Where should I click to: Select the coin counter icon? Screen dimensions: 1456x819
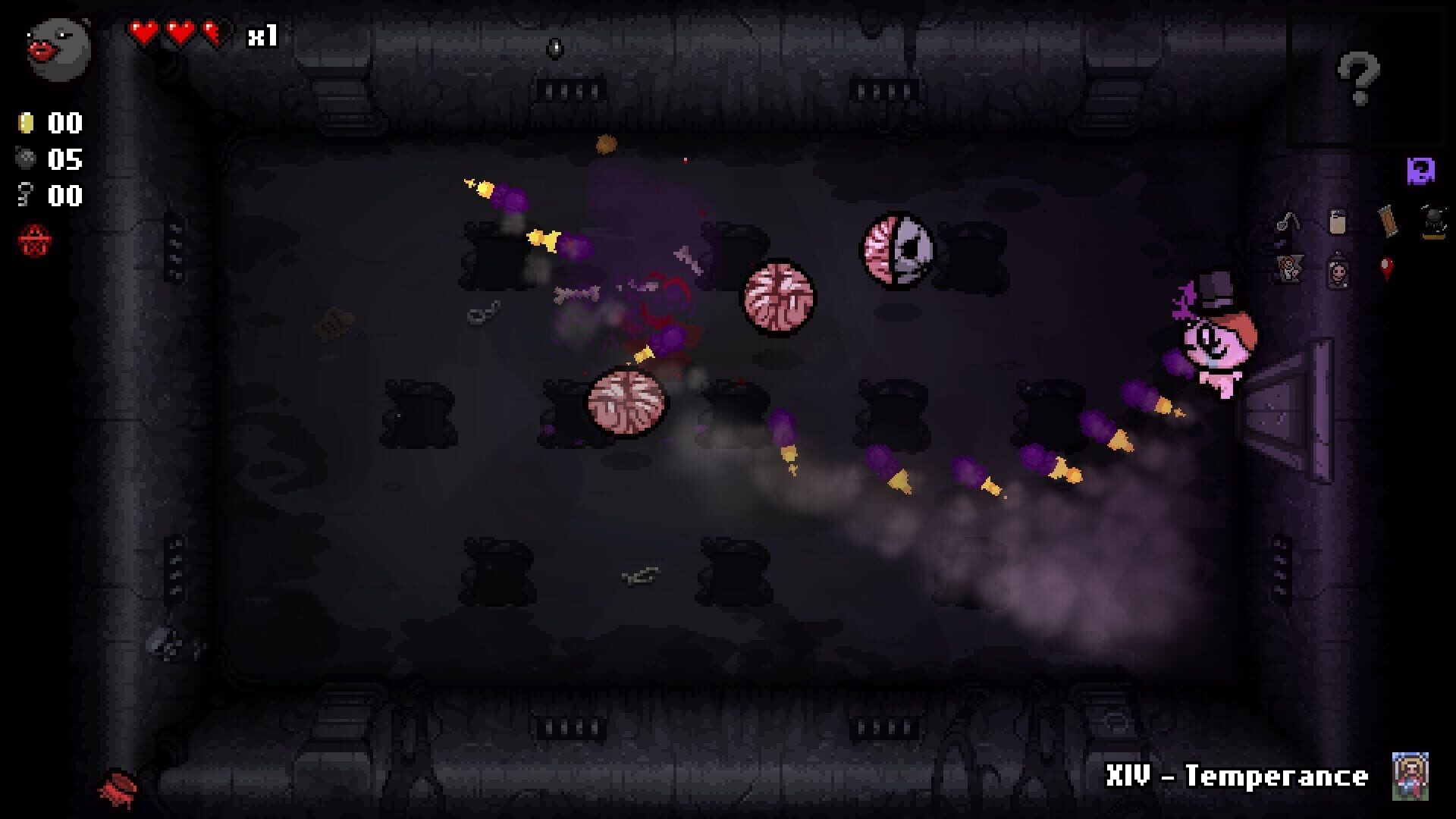click(24, 123)
